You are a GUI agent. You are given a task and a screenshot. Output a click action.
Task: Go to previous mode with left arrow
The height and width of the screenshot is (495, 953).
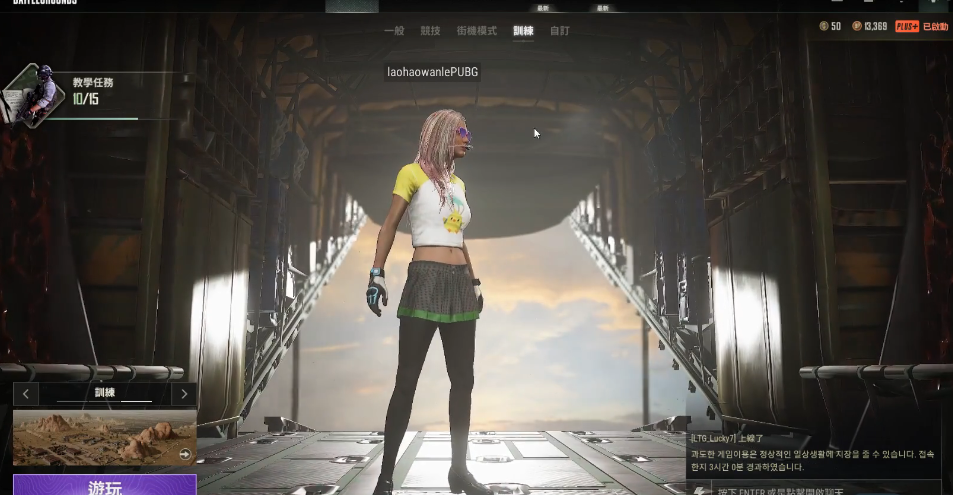(x=26, y=394)
